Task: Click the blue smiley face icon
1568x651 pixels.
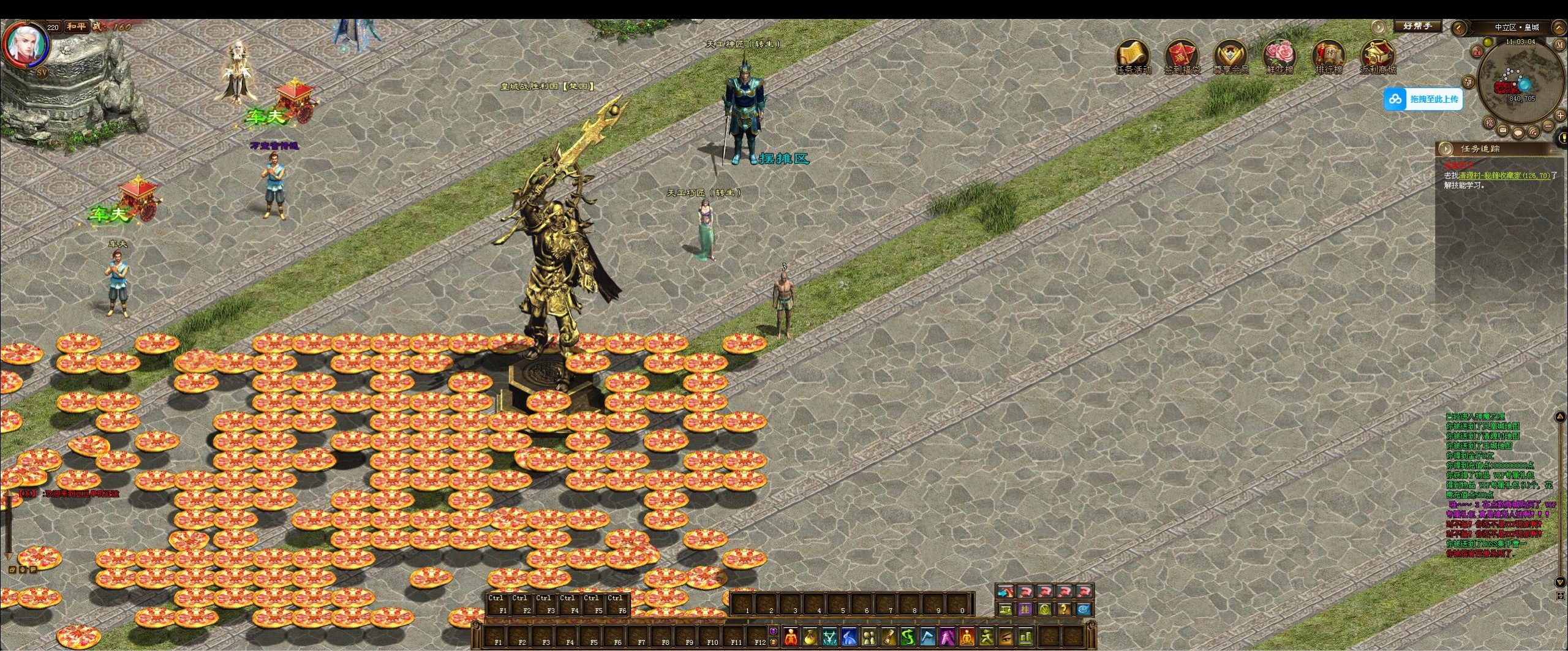Action: click(1084, 609)
